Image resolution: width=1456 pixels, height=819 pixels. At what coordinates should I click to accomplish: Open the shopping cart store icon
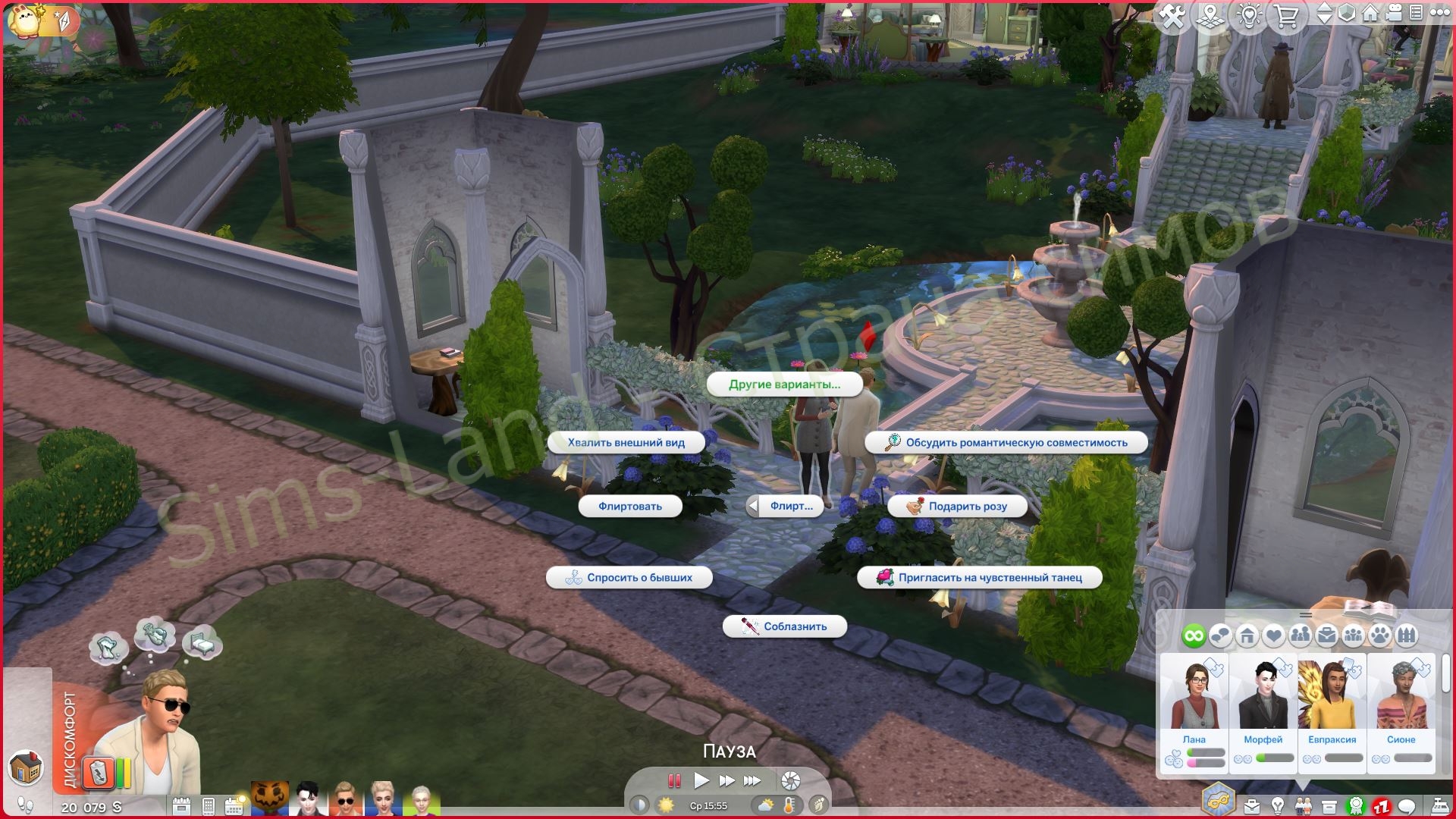tap(1286, 17)
